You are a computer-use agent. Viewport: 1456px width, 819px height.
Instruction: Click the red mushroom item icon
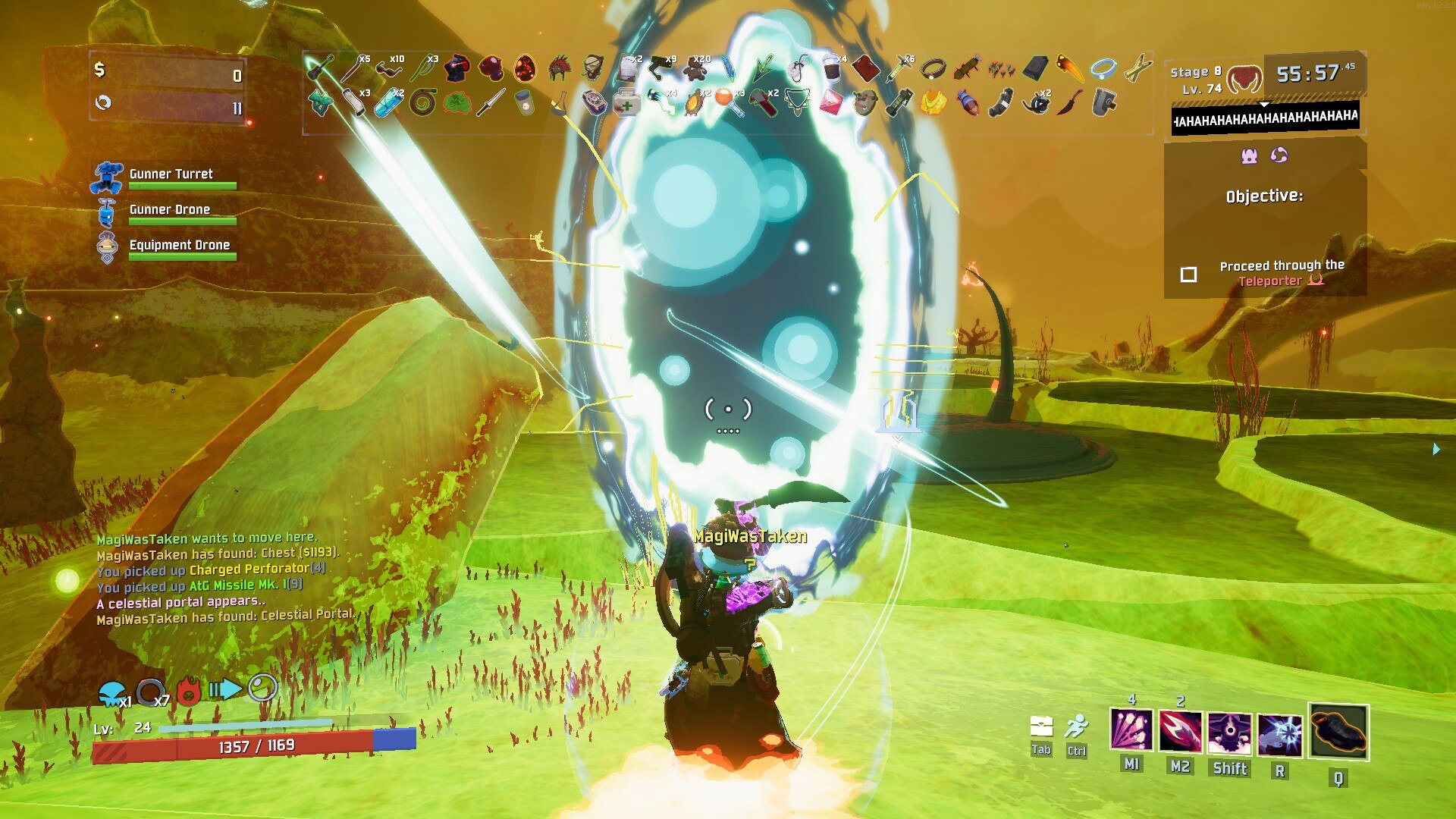[491, 69]
